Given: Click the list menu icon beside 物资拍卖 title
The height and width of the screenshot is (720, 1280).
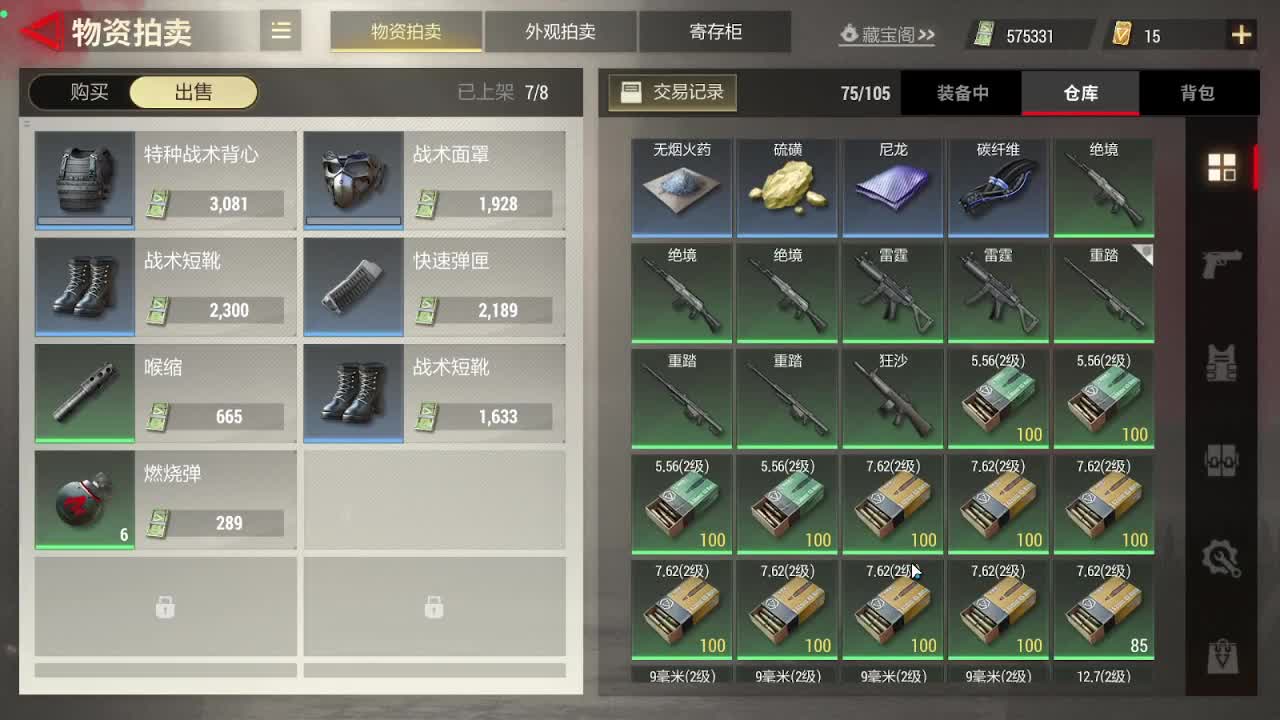Looking at the screenshot, I should [x=280, y=31].
